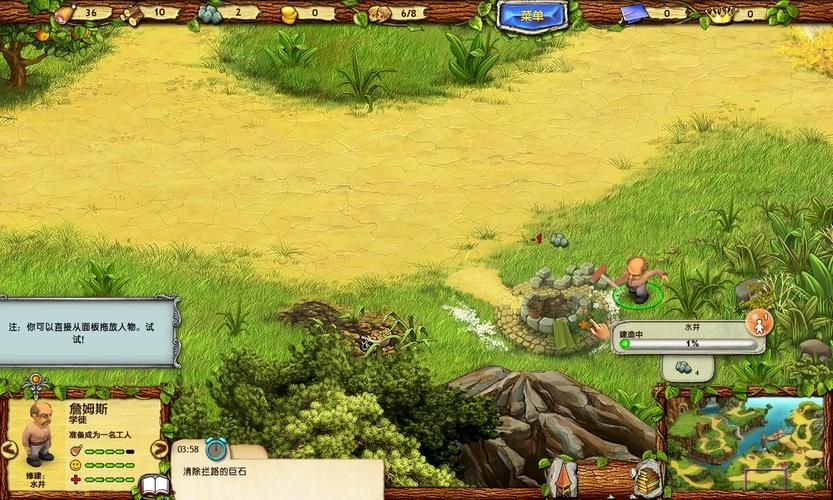This screenshot has height=500, width=833.
Task: Click the worker icon on the 水井 panel
Action: click(758, 324)
